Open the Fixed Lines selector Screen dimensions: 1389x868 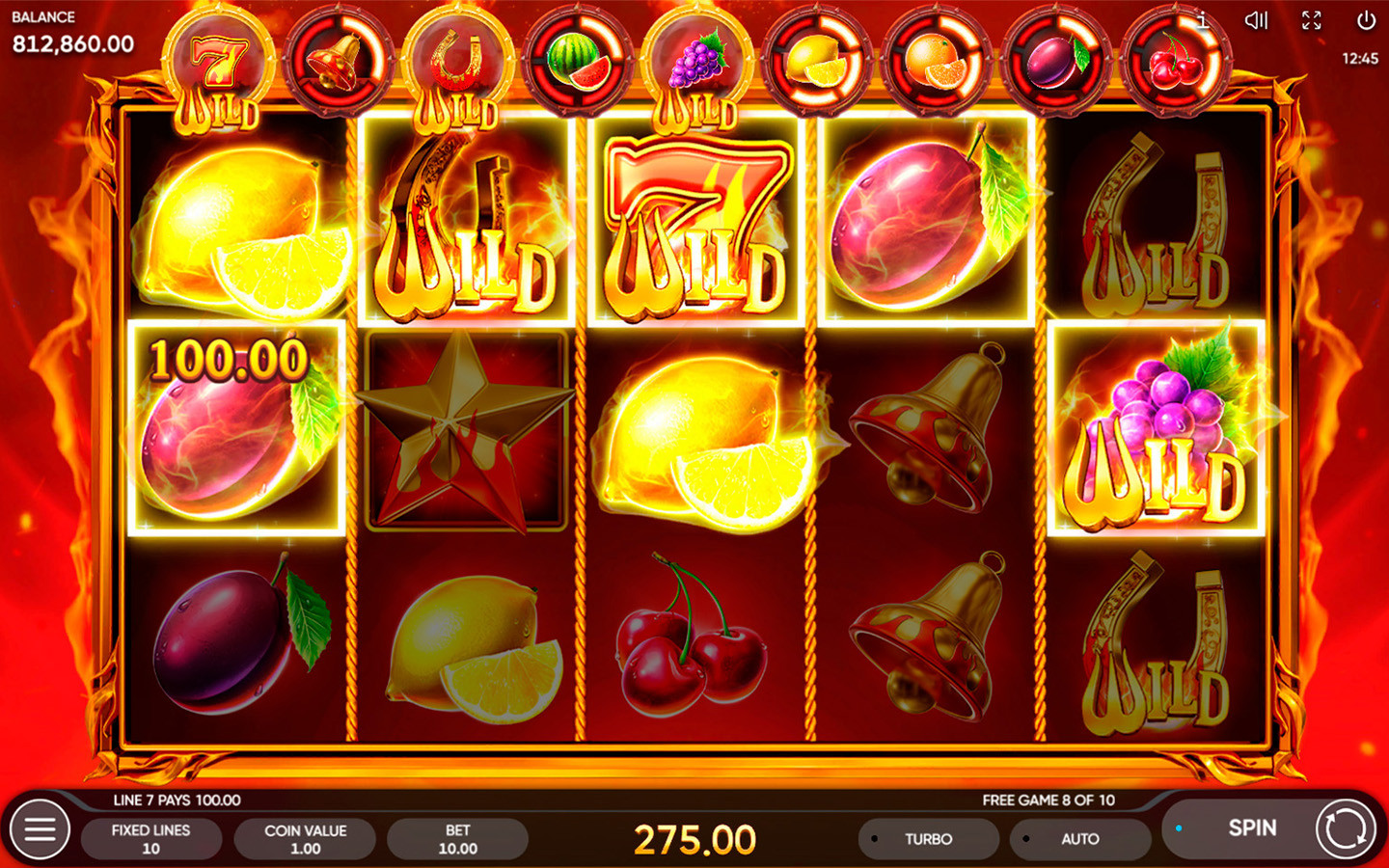tap(151, 838)
